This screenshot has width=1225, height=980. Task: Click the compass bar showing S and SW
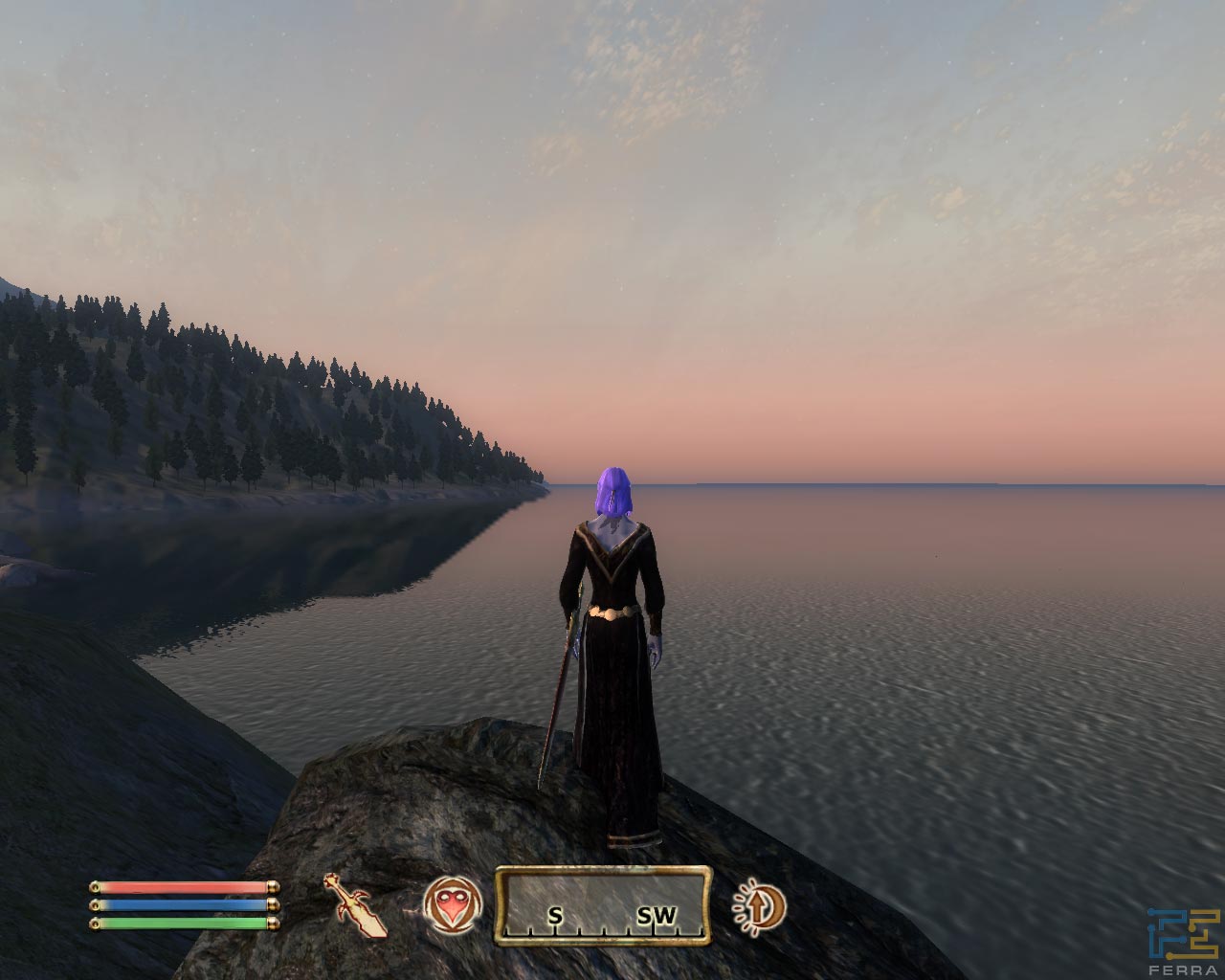coord(603,905)
